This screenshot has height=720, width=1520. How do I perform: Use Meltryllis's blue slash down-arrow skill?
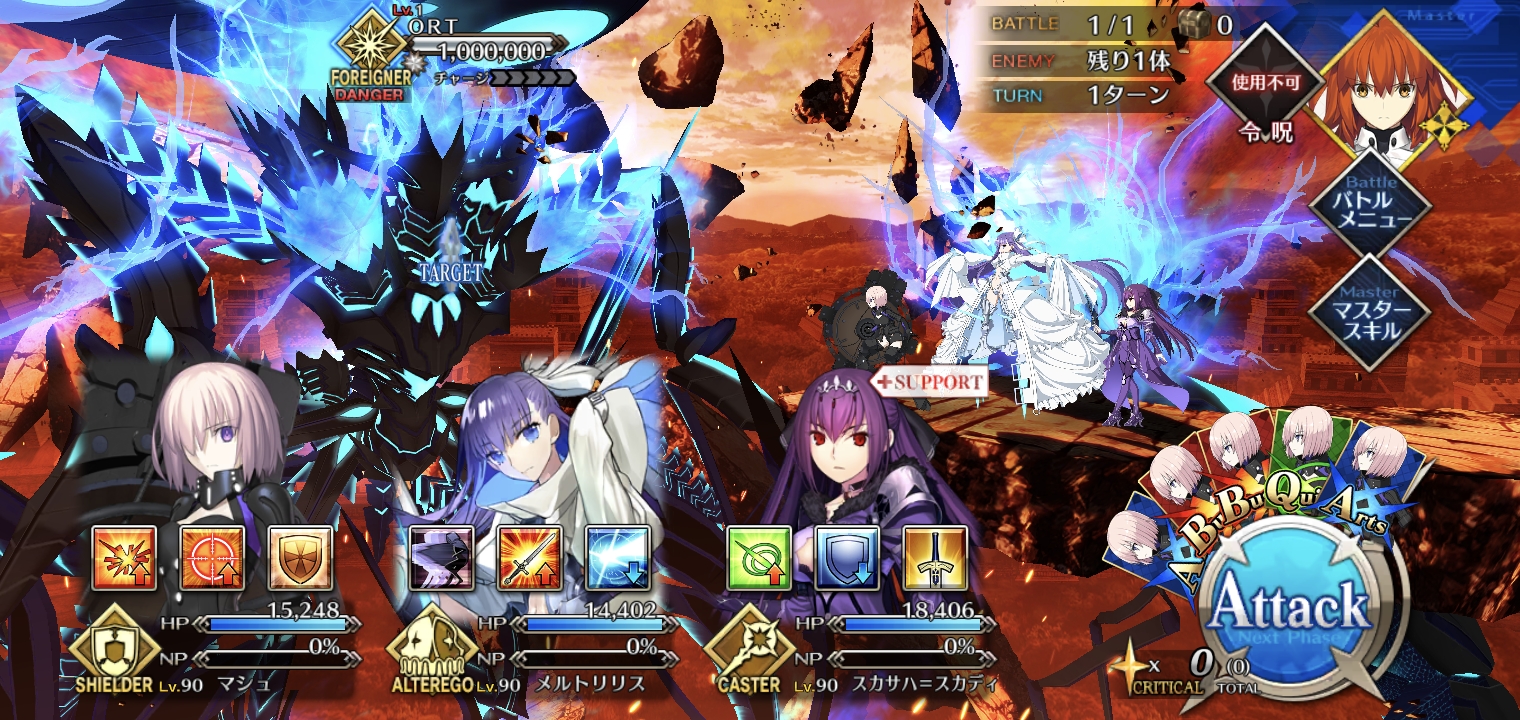[618, 557]
